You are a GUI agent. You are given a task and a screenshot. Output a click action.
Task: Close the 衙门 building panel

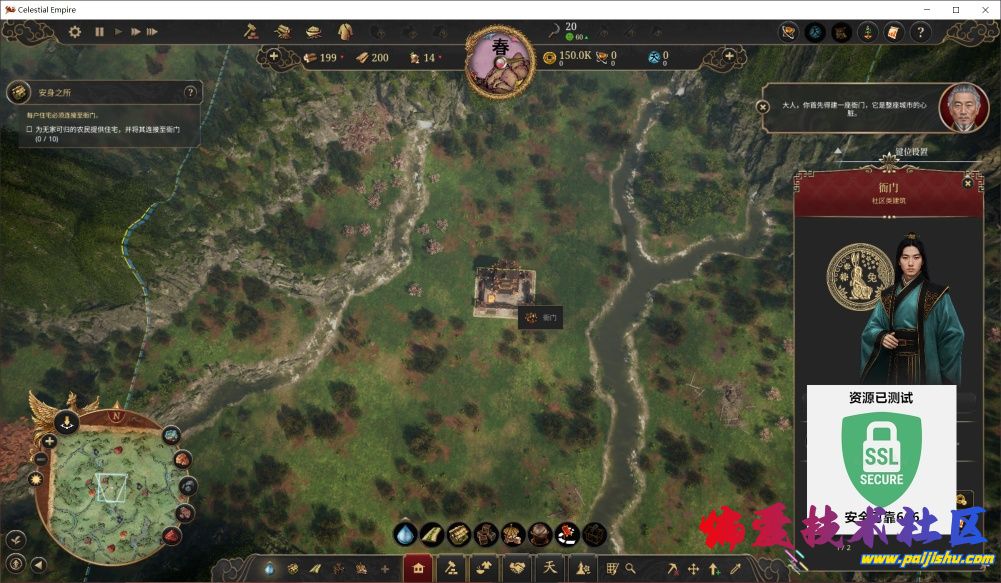click(967, 183)
